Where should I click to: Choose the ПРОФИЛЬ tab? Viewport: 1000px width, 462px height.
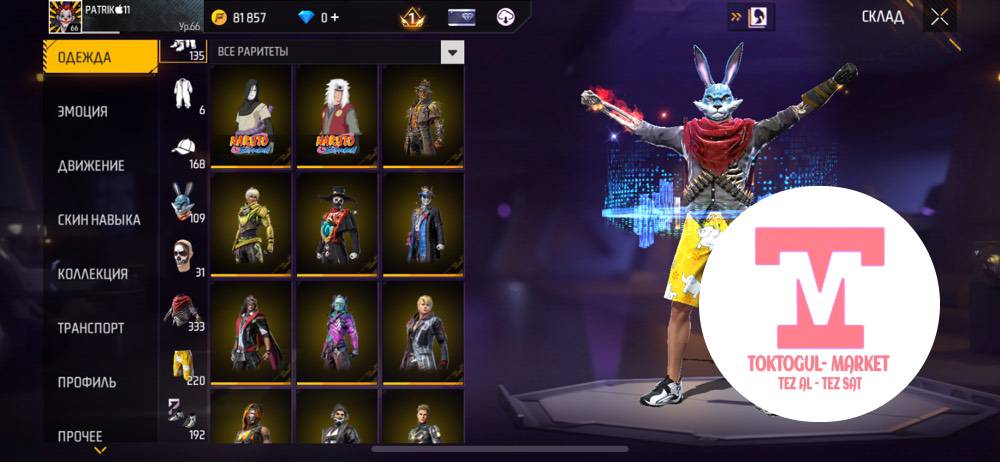coord(86,382)
